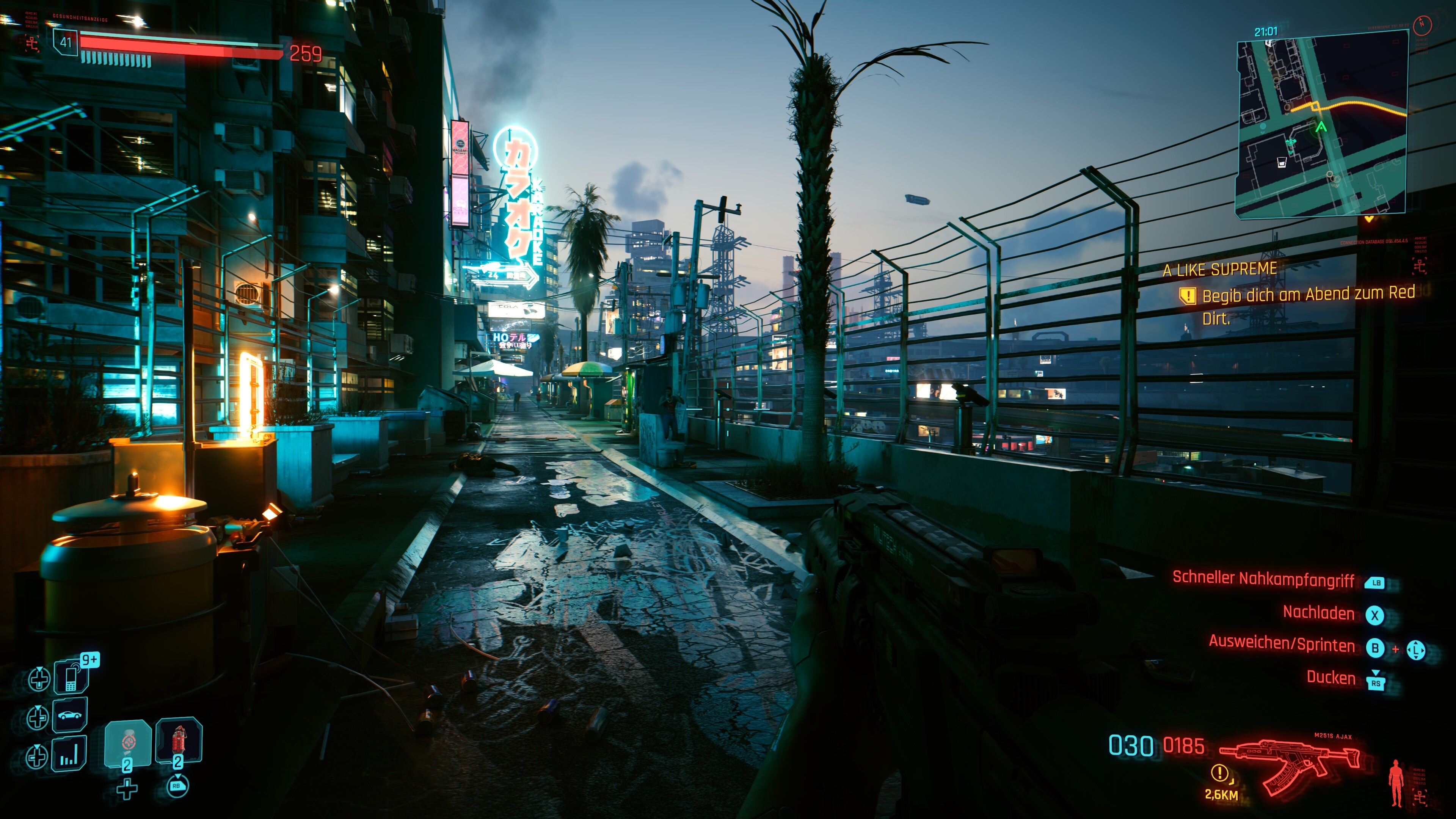Click the compass icon above the minimap

(1422, 25)
